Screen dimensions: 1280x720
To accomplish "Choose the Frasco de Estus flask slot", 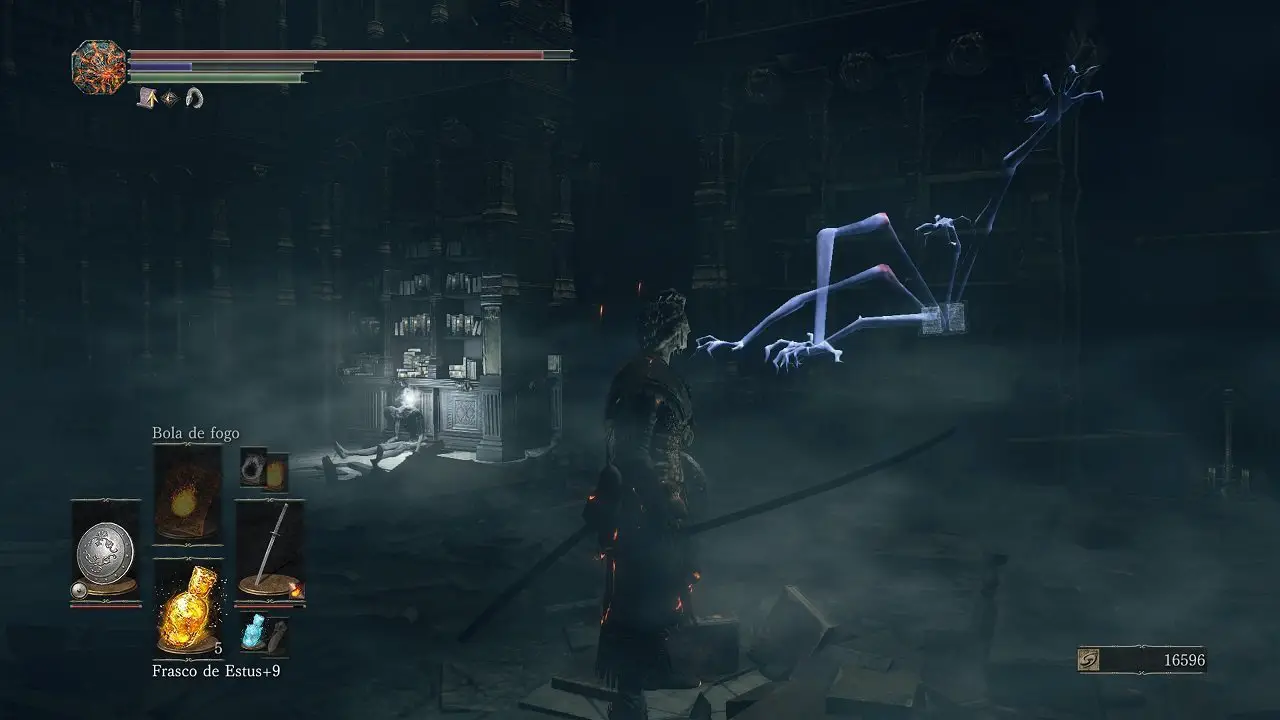I will pos(187,608).
